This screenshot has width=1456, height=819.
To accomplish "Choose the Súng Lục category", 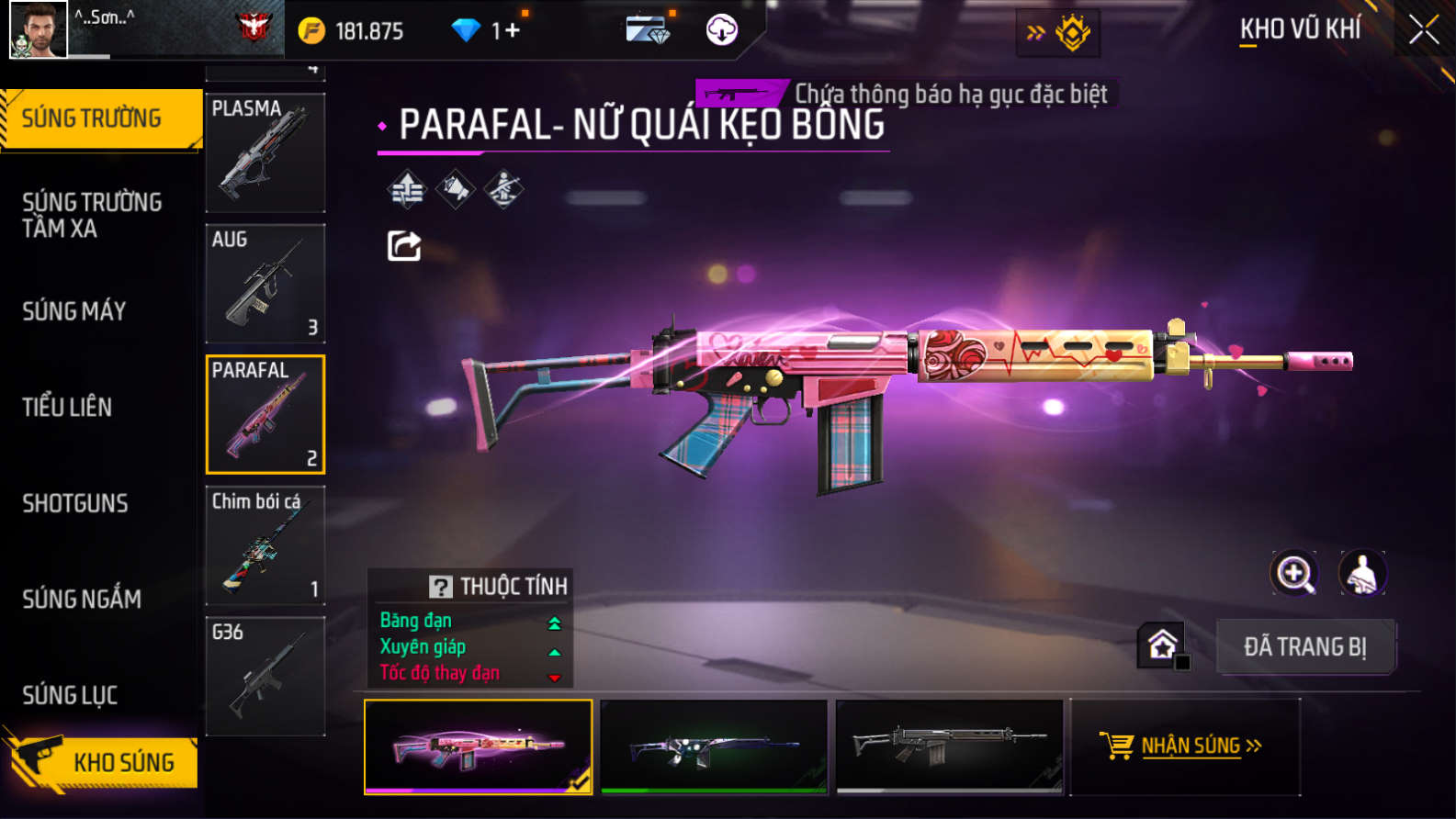I will point(70,695).
